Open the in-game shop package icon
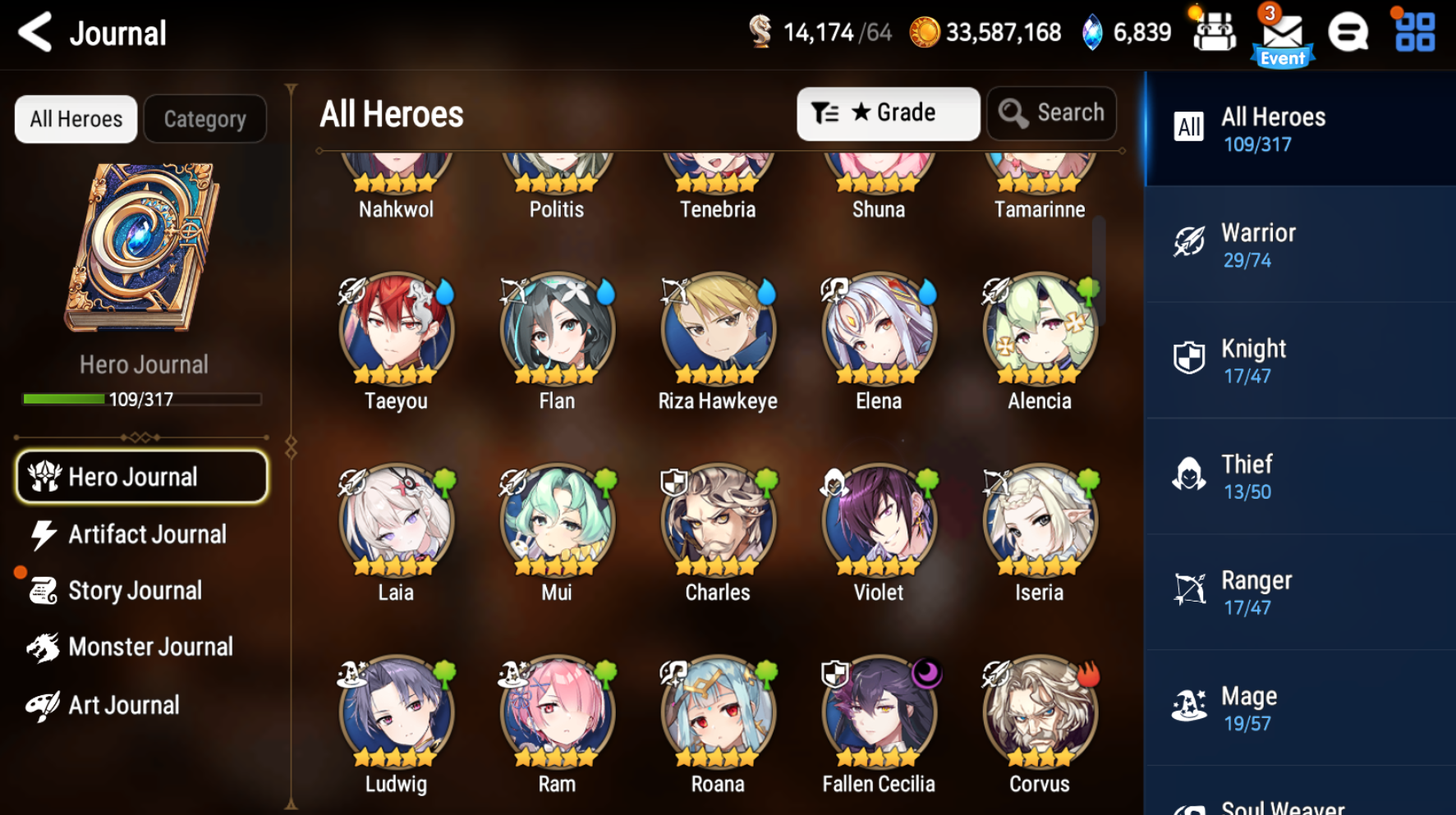Viewport: 1456px width, 815px height. pyautogui.click(x=1214, y=31)
